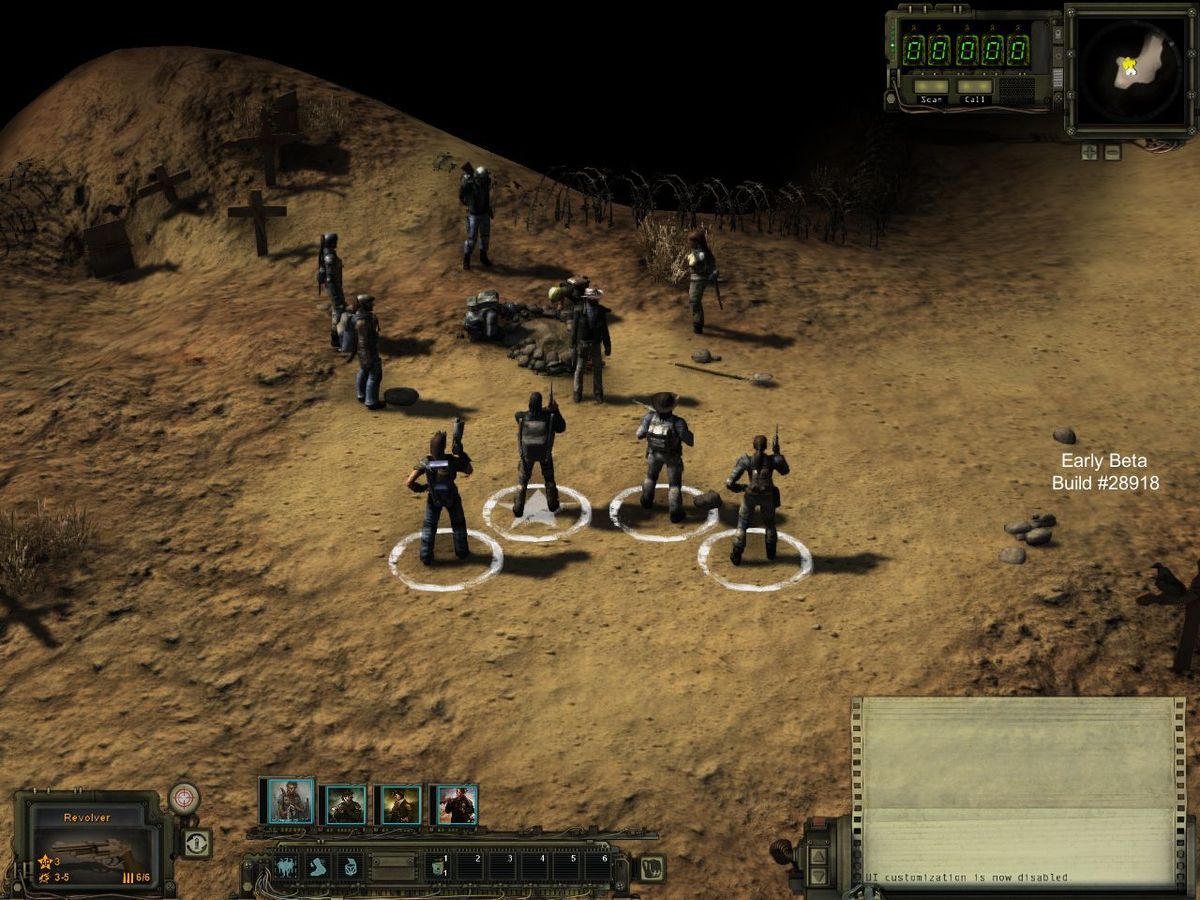Select the first skill icon on the hotbar
This screenshot has width=1200, height=900.
pyautogui.click(x=286, y=866)
